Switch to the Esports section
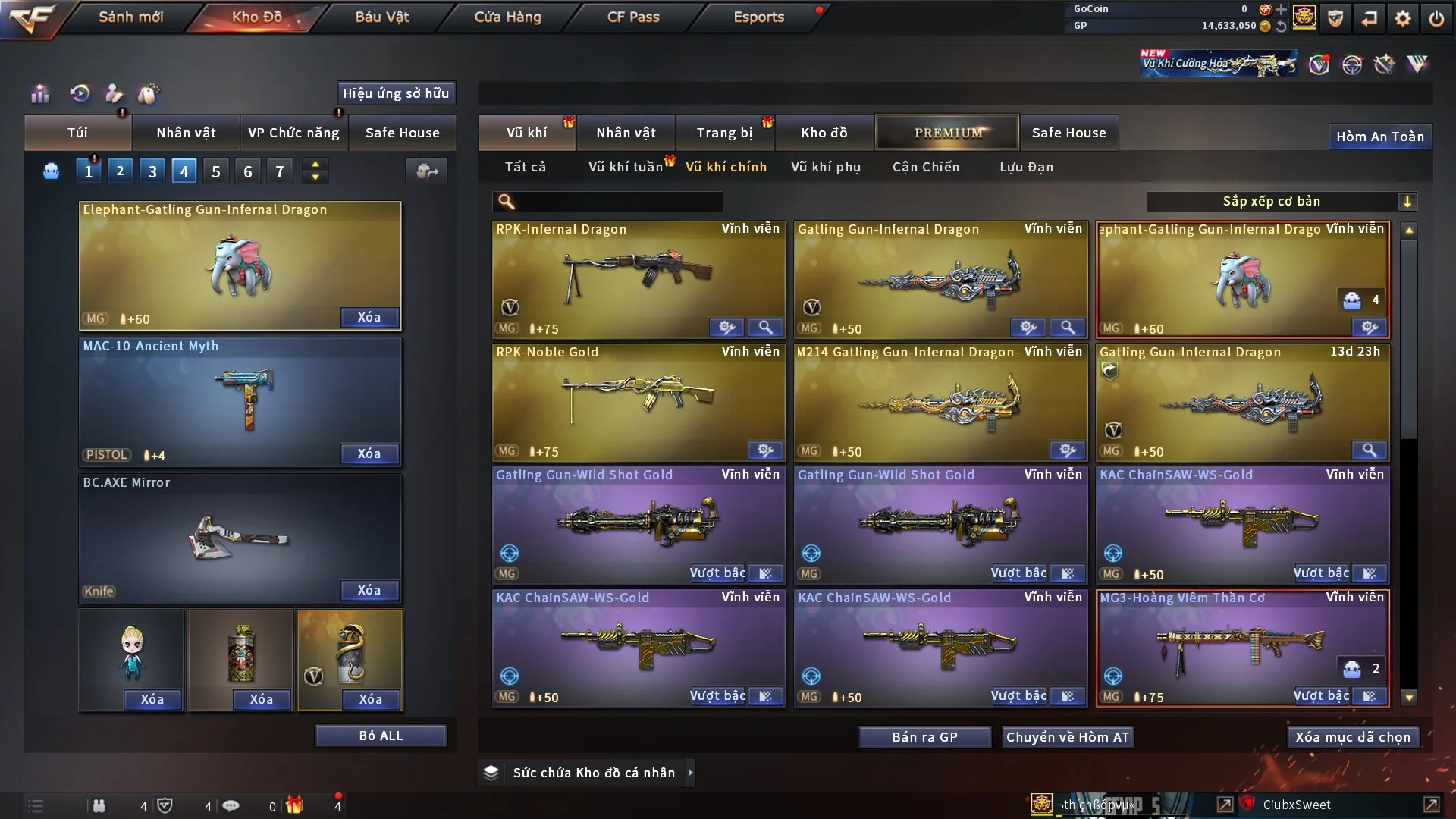The width and height of the screenshot is (1456, 819). tap(758, 17)
